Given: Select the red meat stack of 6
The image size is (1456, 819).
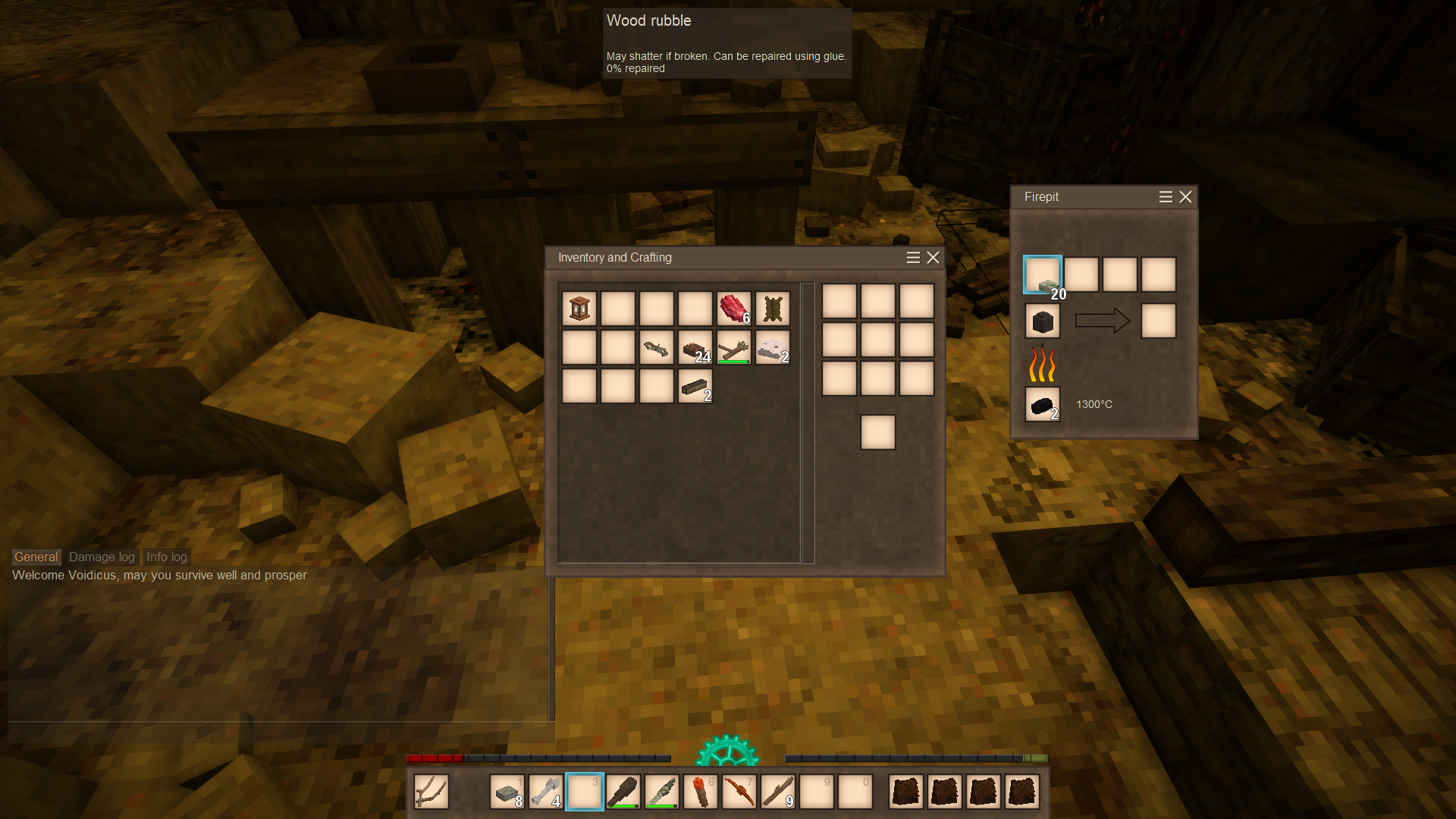Looking at the screenshot, I should [x=734, y=309].
